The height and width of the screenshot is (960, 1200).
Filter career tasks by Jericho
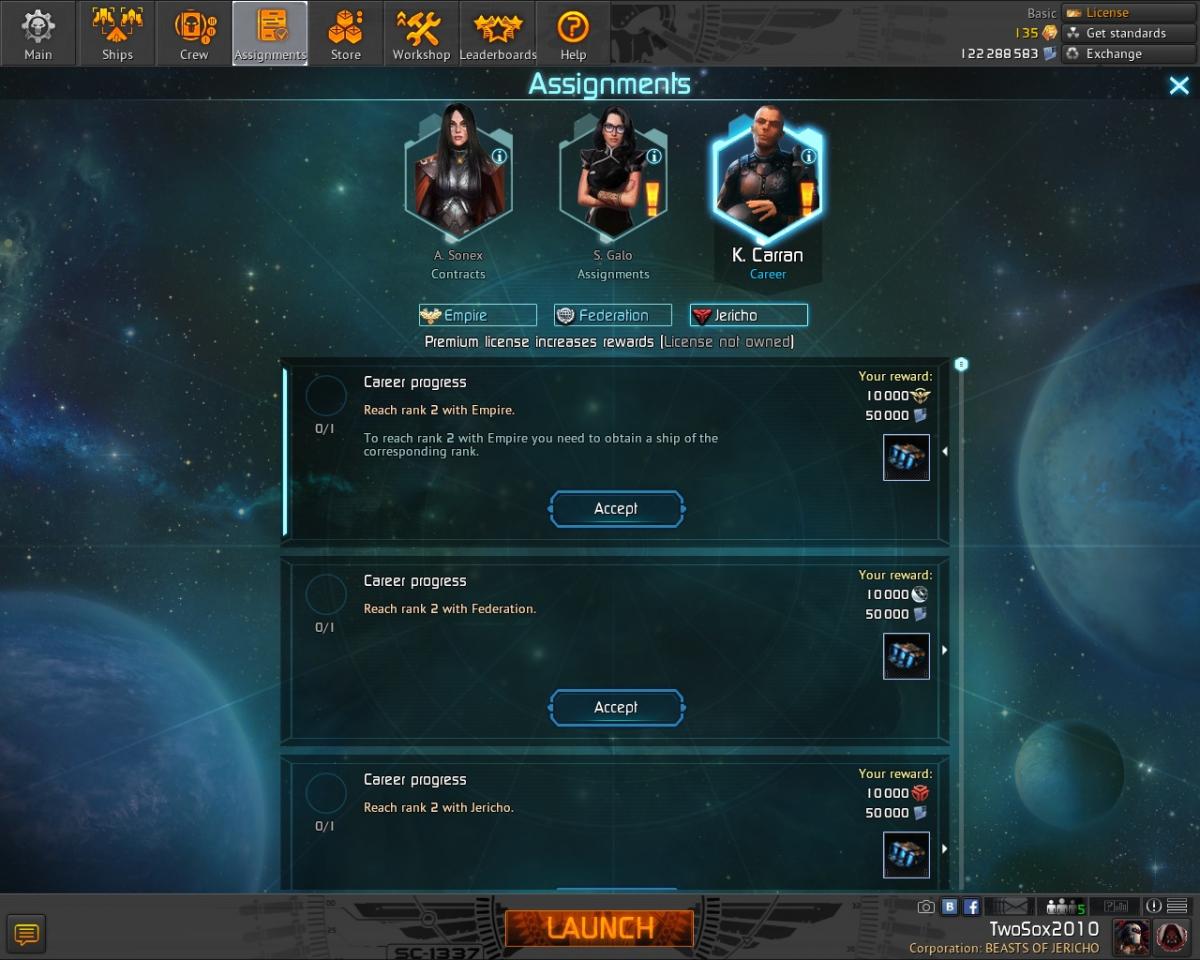point(748,316)
